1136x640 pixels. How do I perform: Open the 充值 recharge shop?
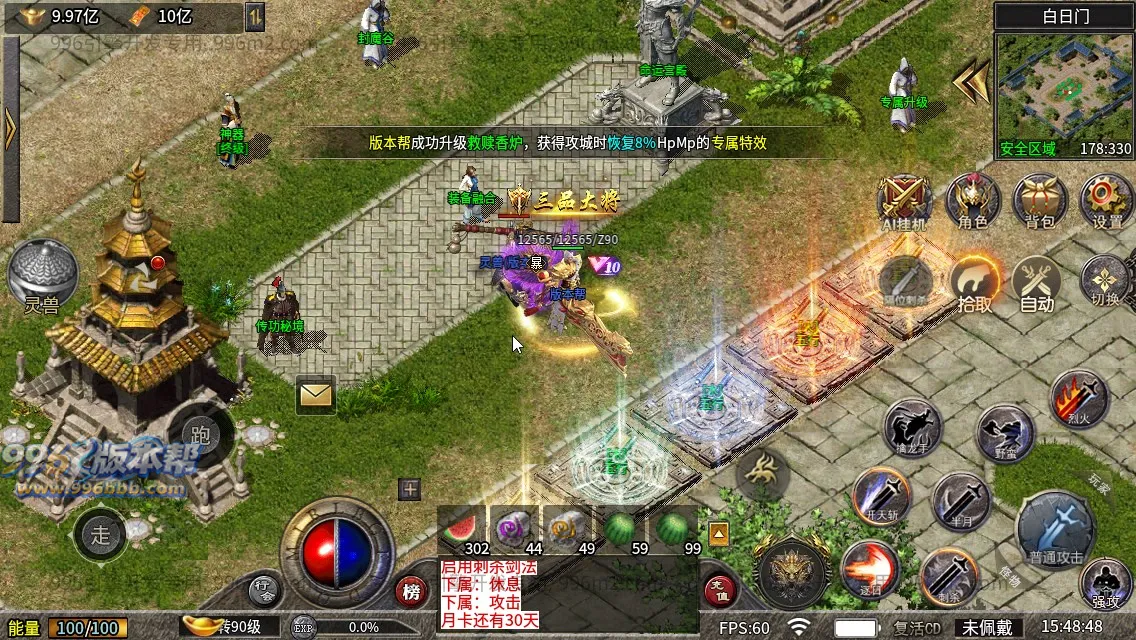(719, 591)
